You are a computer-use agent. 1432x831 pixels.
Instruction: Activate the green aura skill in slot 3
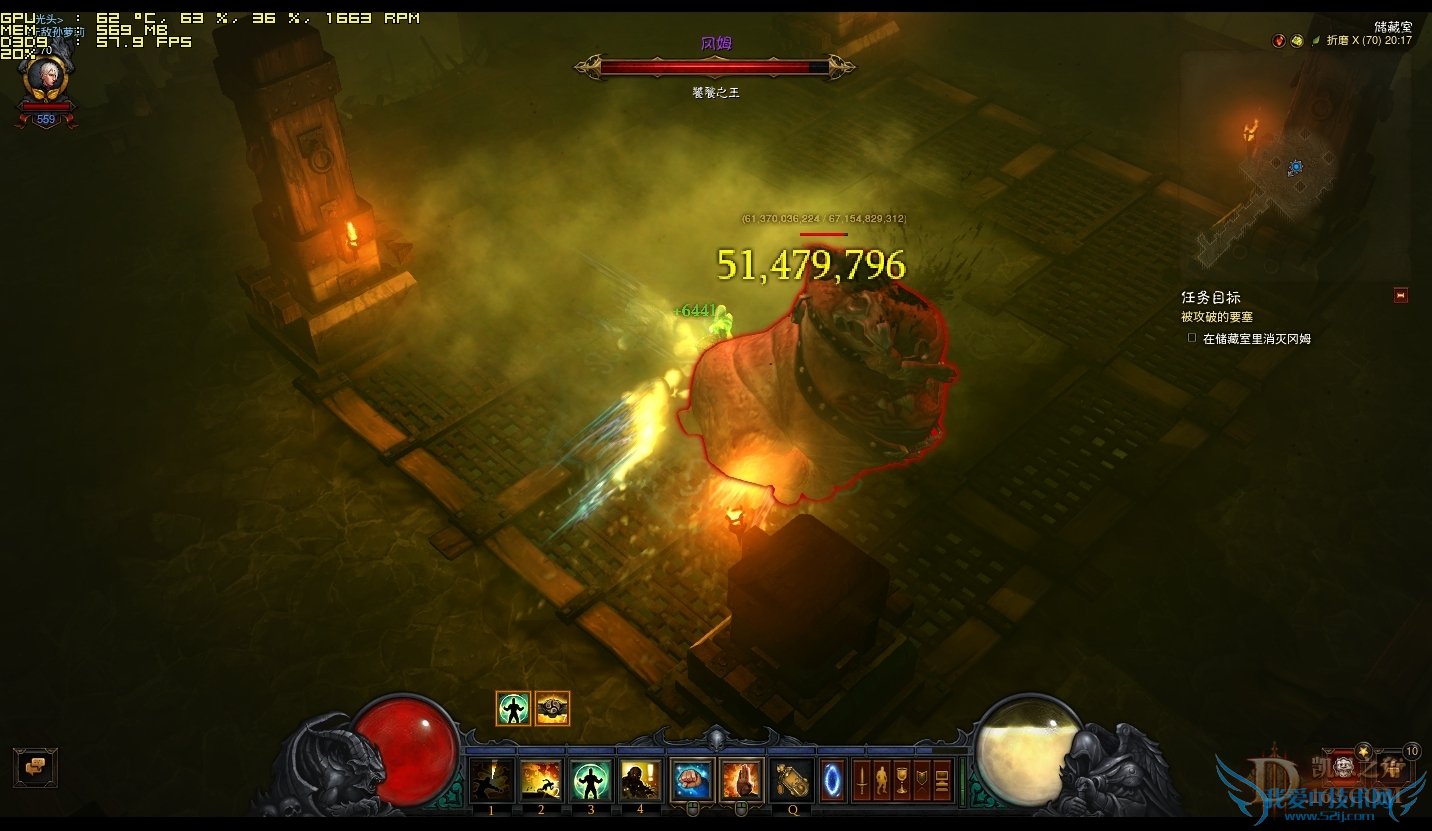pos(591,780)
